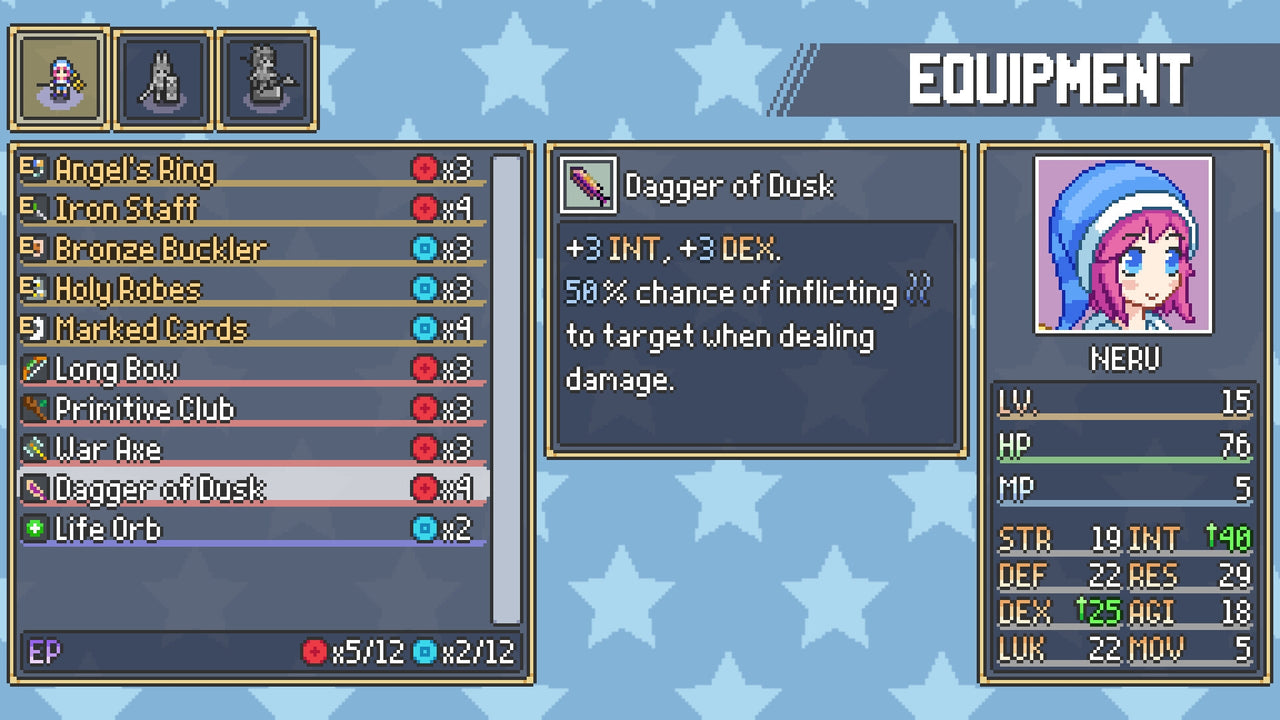Switch to the third character silhouette tab
The image size is (1280, 720).
pyautogui.click(x=267, y=79)
